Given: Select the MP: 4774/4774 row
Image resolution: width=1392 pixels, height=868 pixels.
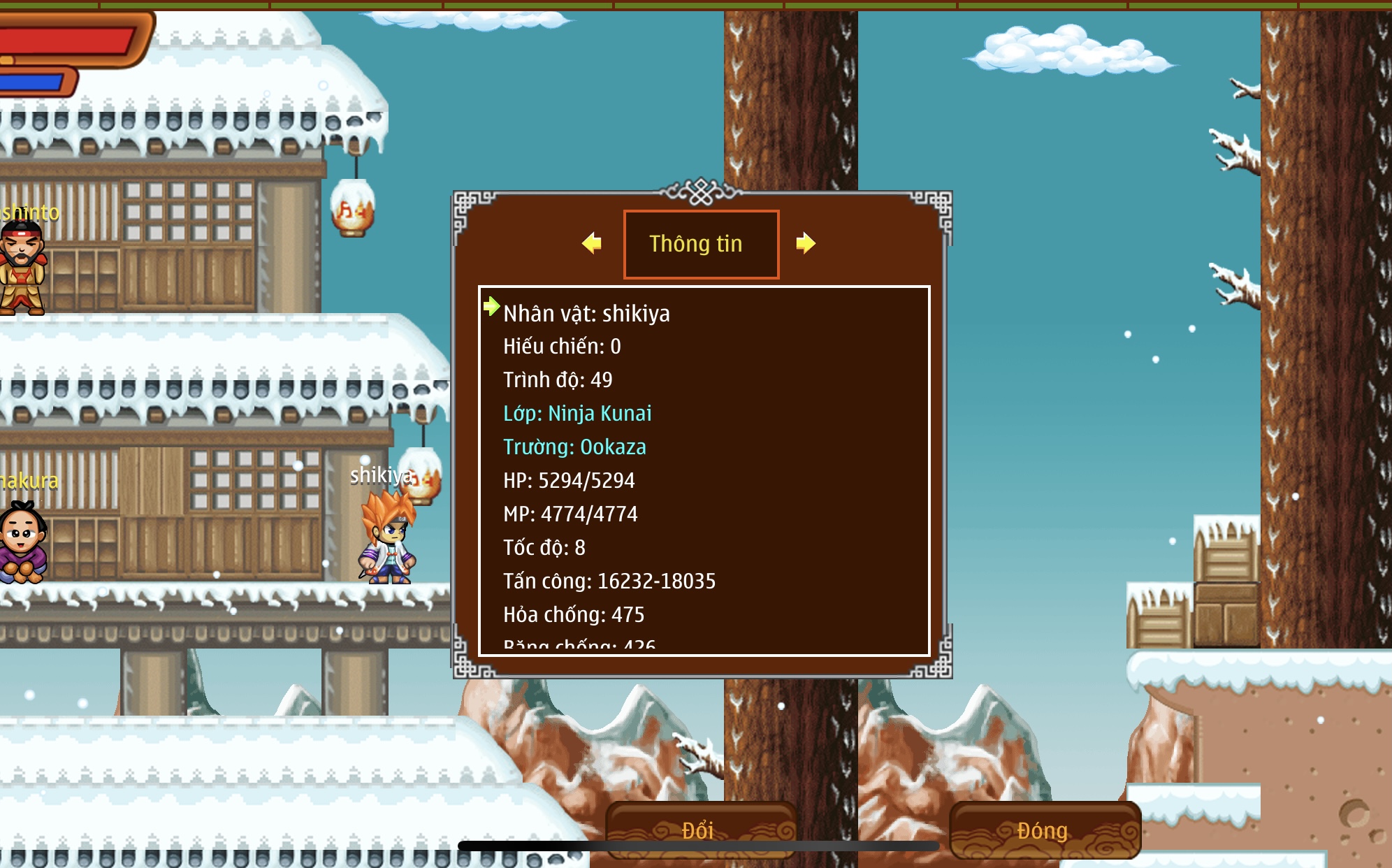Looking at the screenshot, I should point(570,514).
